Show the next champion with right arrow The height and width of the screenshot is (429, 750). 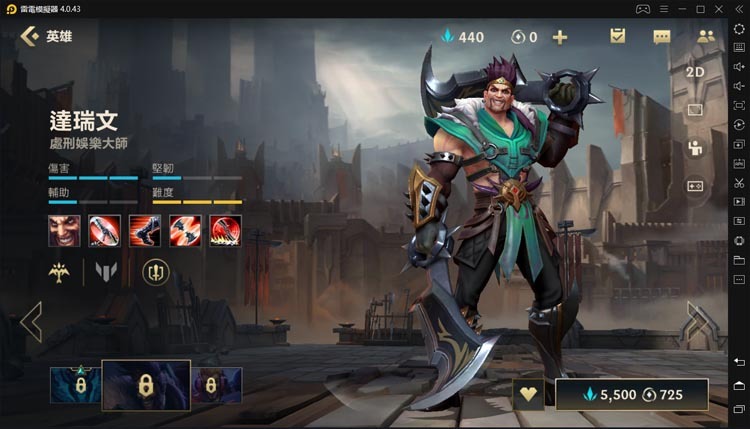click(700, 322)
